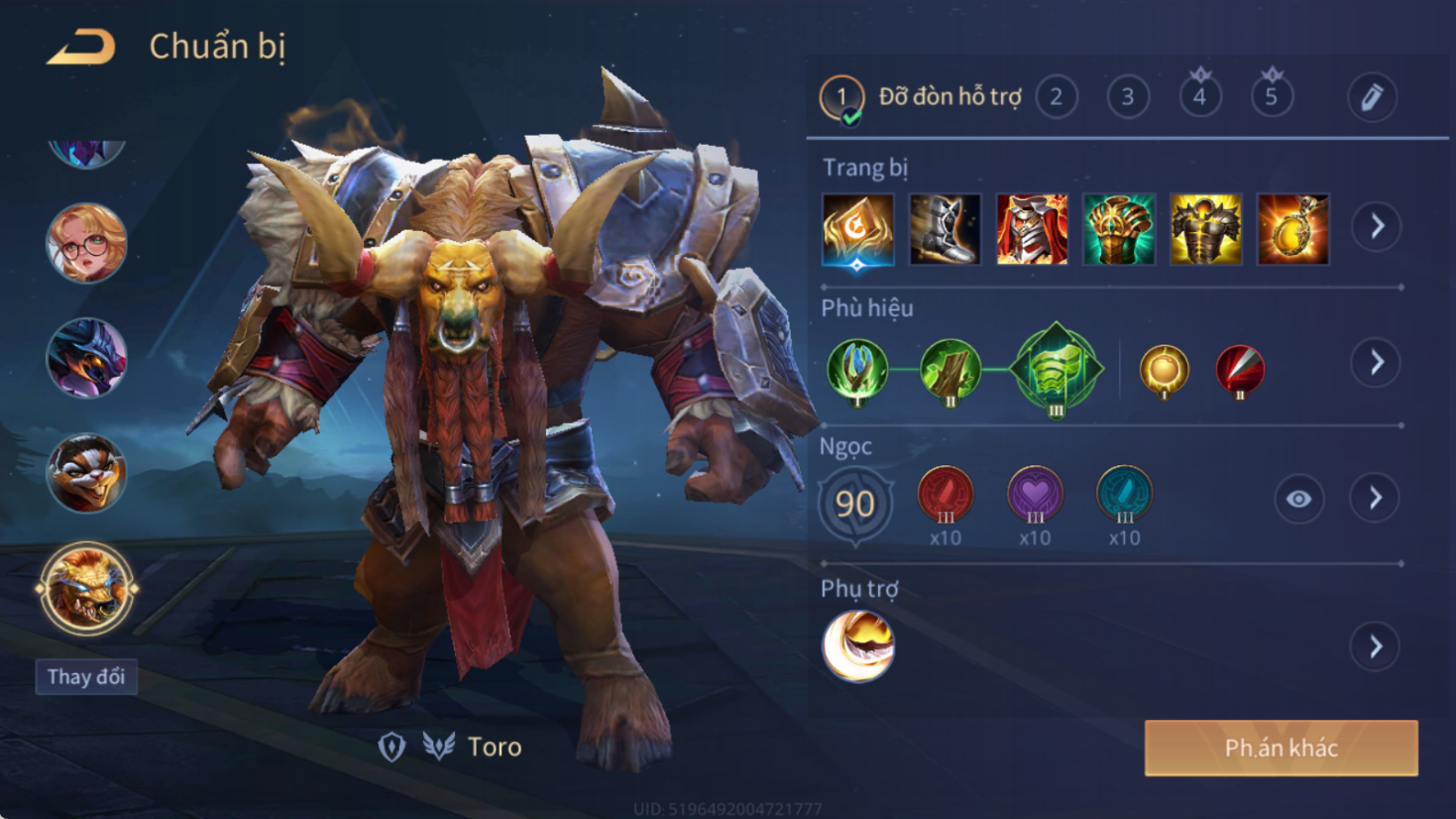Open equipment details arrow next to Trang bị

tap(1377, 227)
